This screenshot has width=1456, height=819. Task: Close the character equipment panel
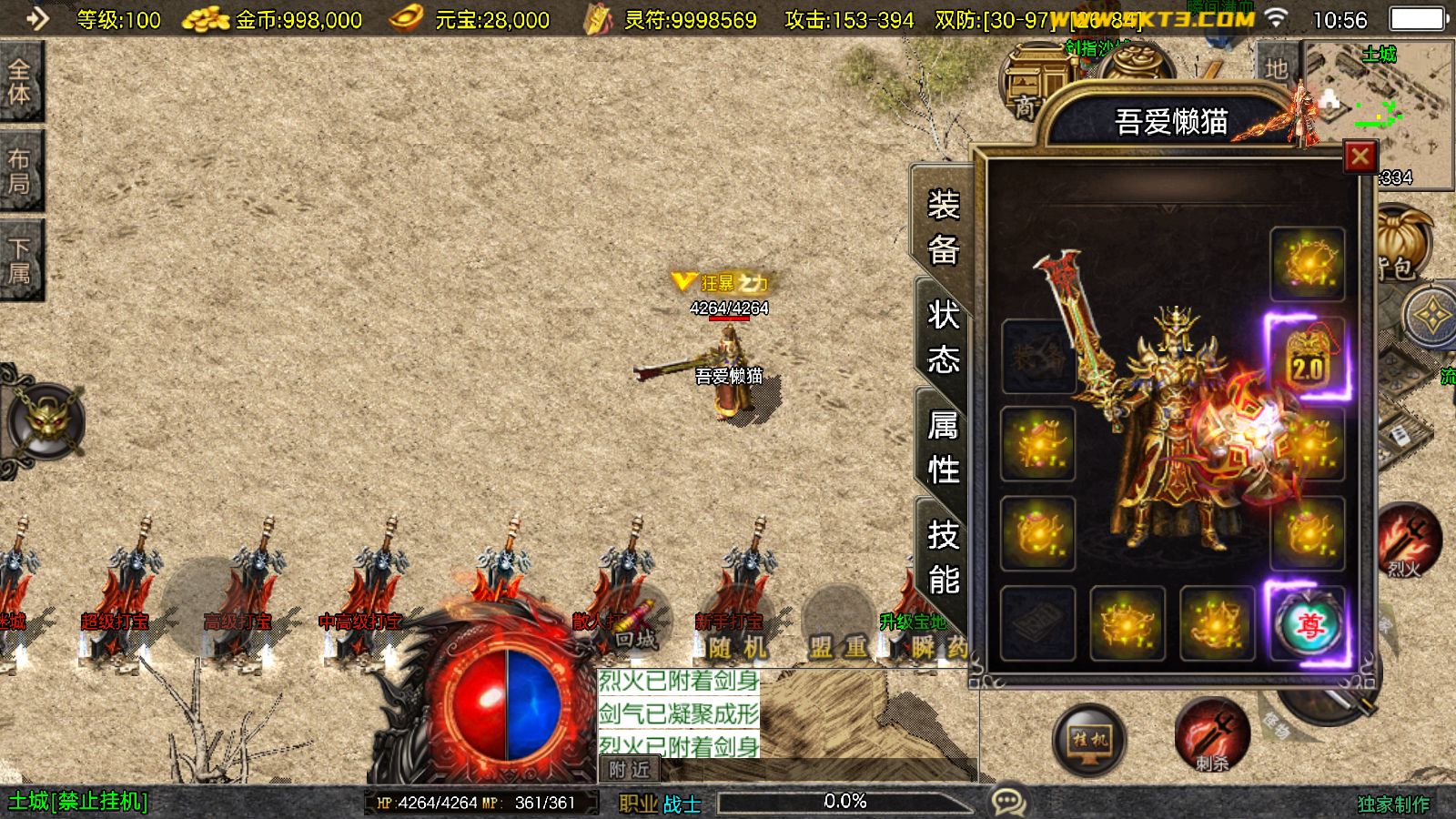[x=1360, y=157]
